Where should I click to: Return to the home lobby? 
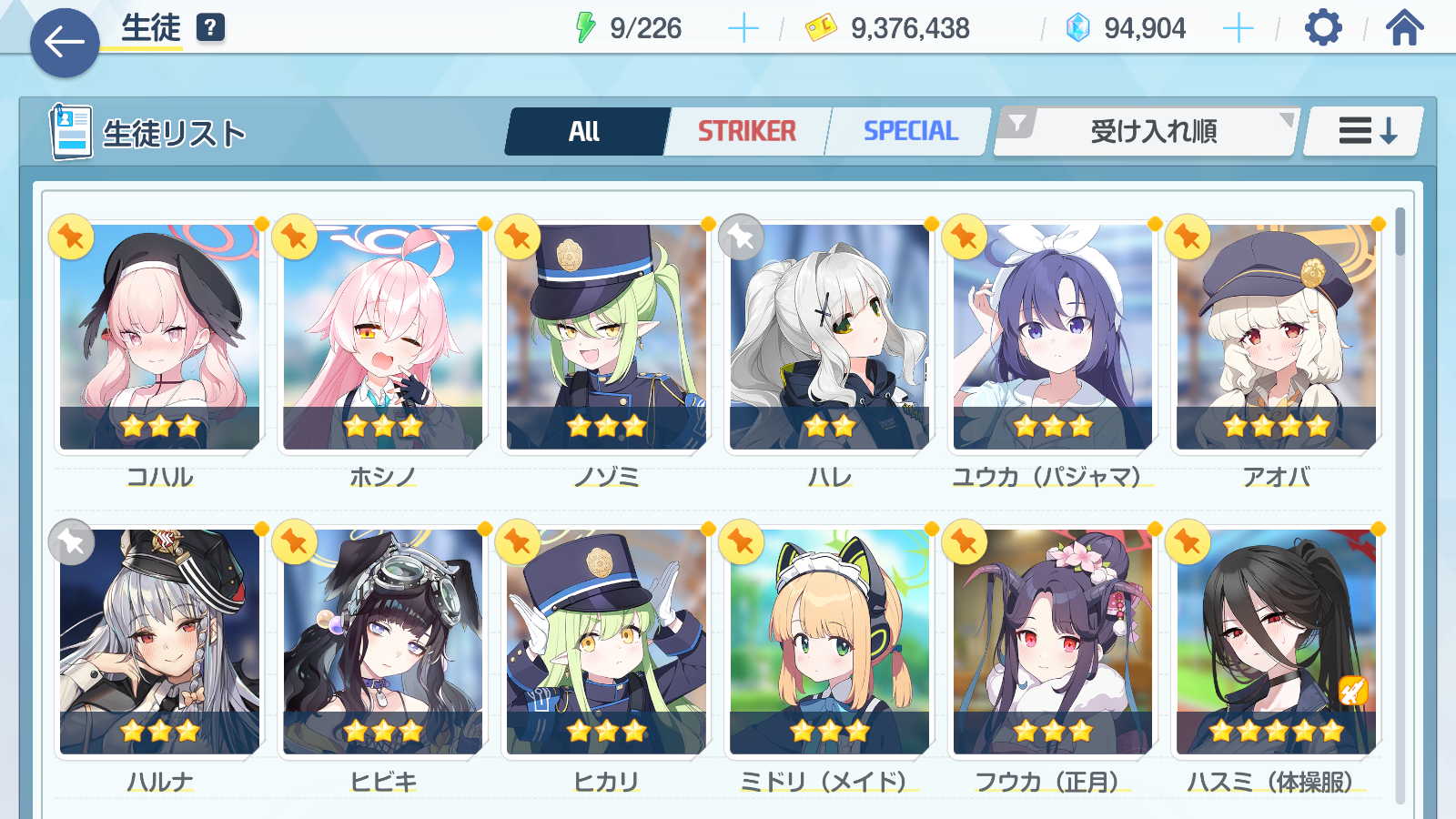point(1404,28)
